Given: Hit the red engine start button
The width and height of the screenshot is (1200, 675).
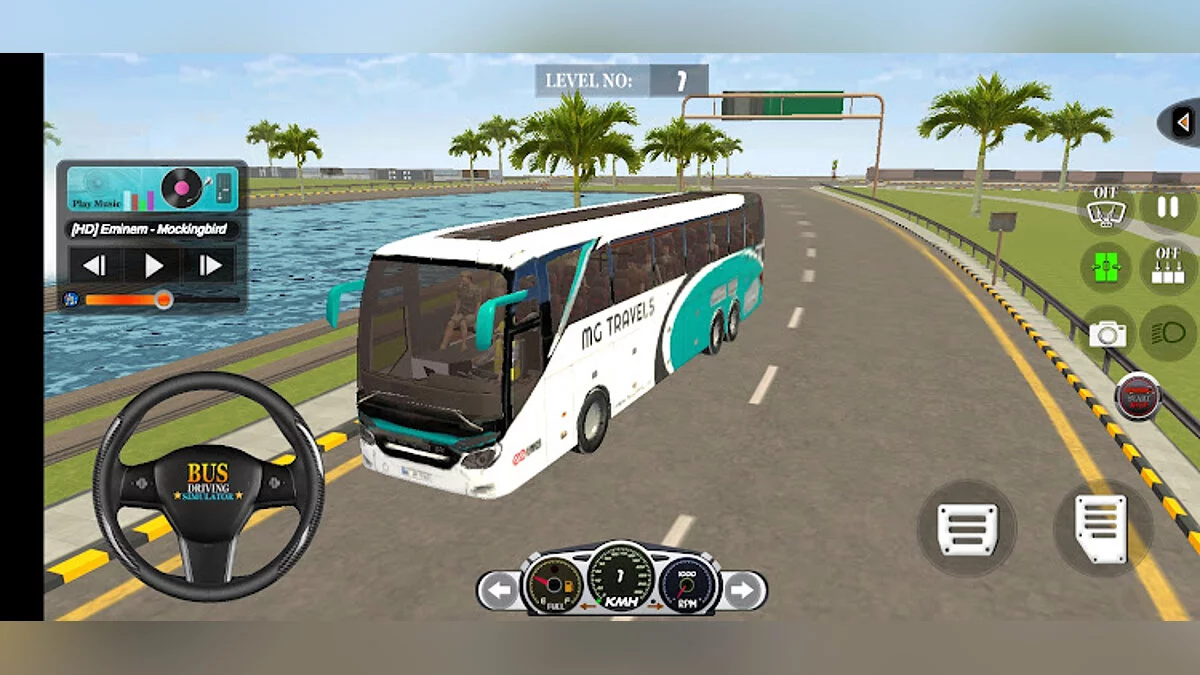Looking at the screenshot, I should click(x=1138, y=396).
